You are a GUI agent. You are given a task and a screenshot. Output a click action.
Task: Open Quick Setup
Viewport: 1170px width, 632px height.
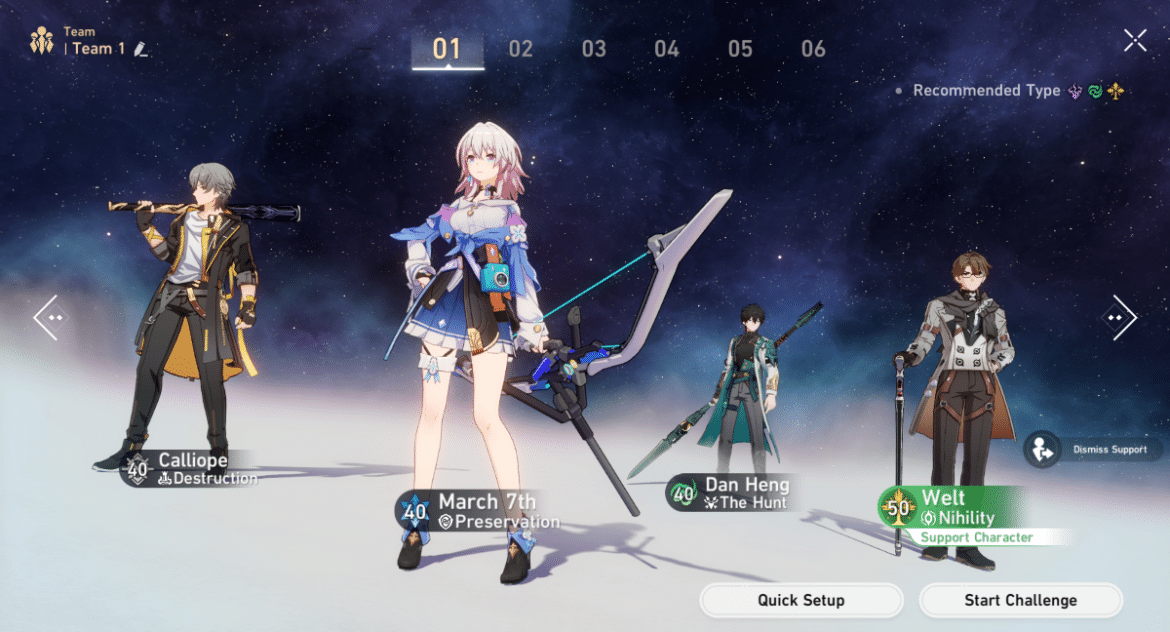pyautogui.click(x=801, y=600)
